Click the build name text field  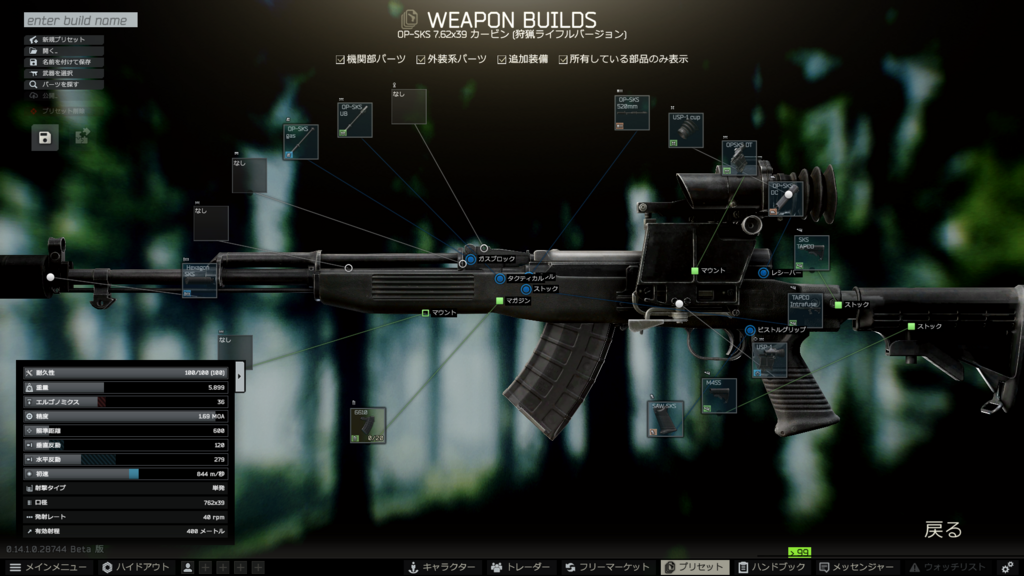point(80,20)
